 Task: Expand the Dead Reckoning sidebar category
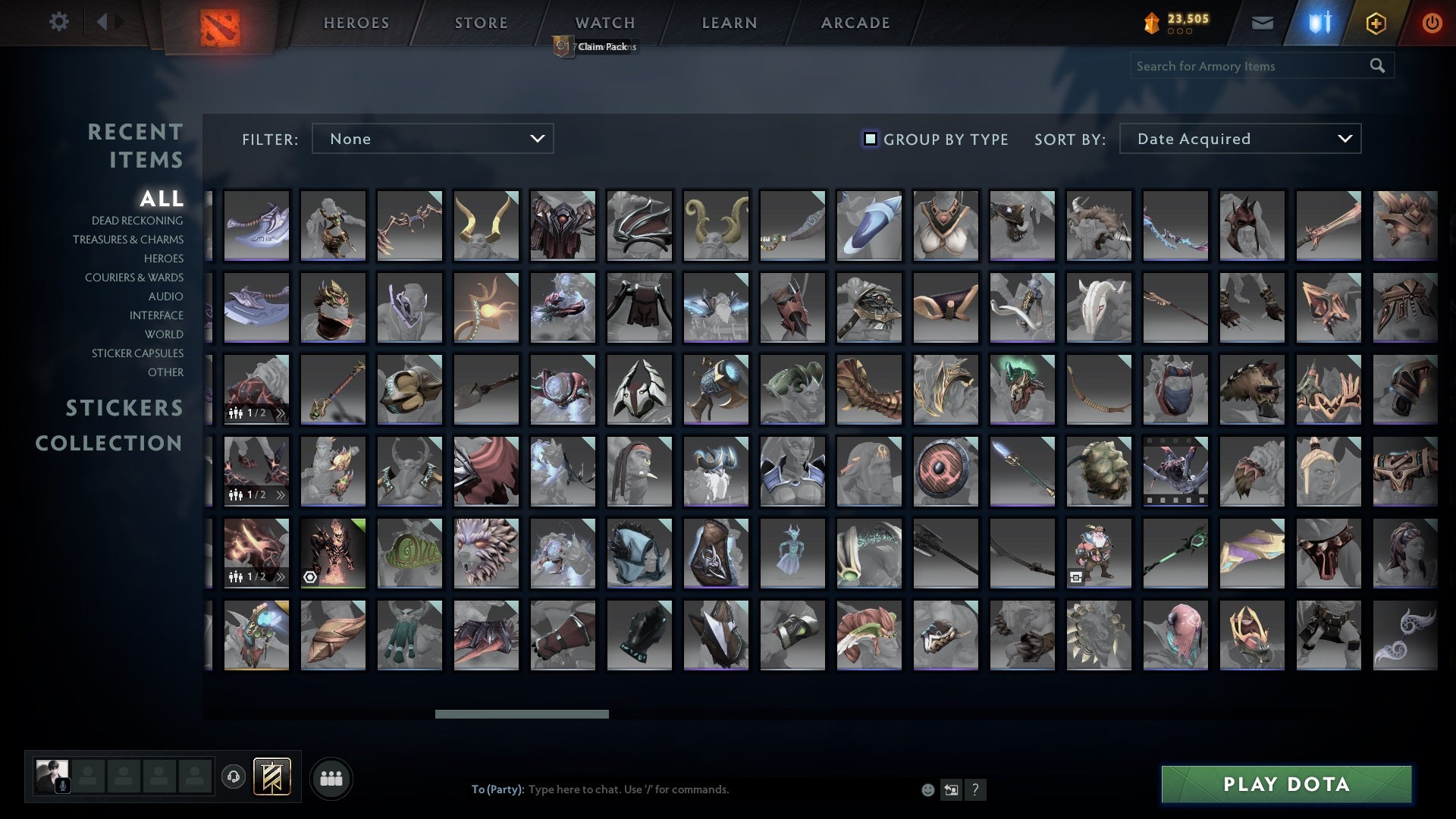tap(136, 221)
